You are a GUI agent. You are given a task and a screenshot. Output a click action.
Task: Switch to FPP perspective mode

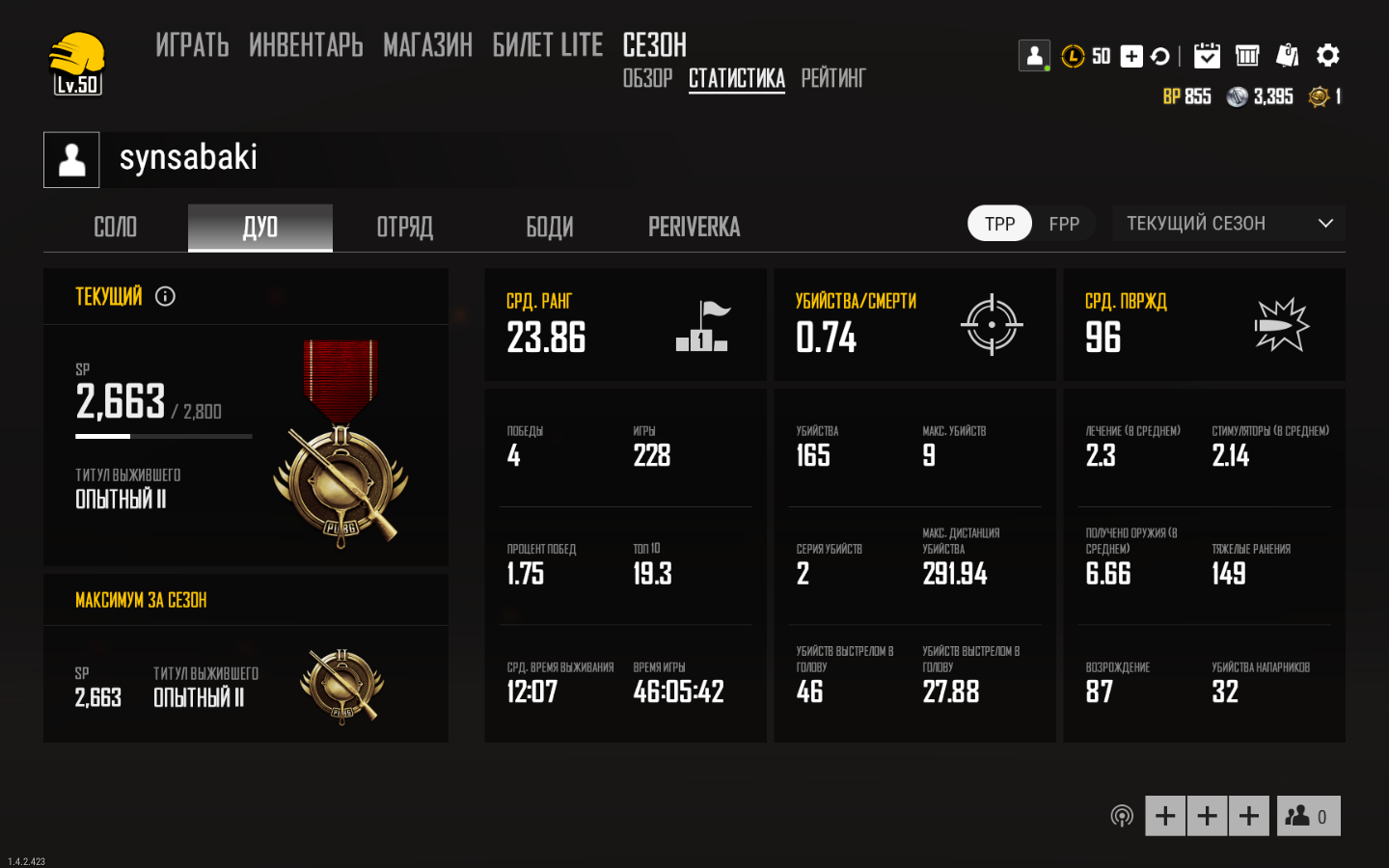point(1064,223)
